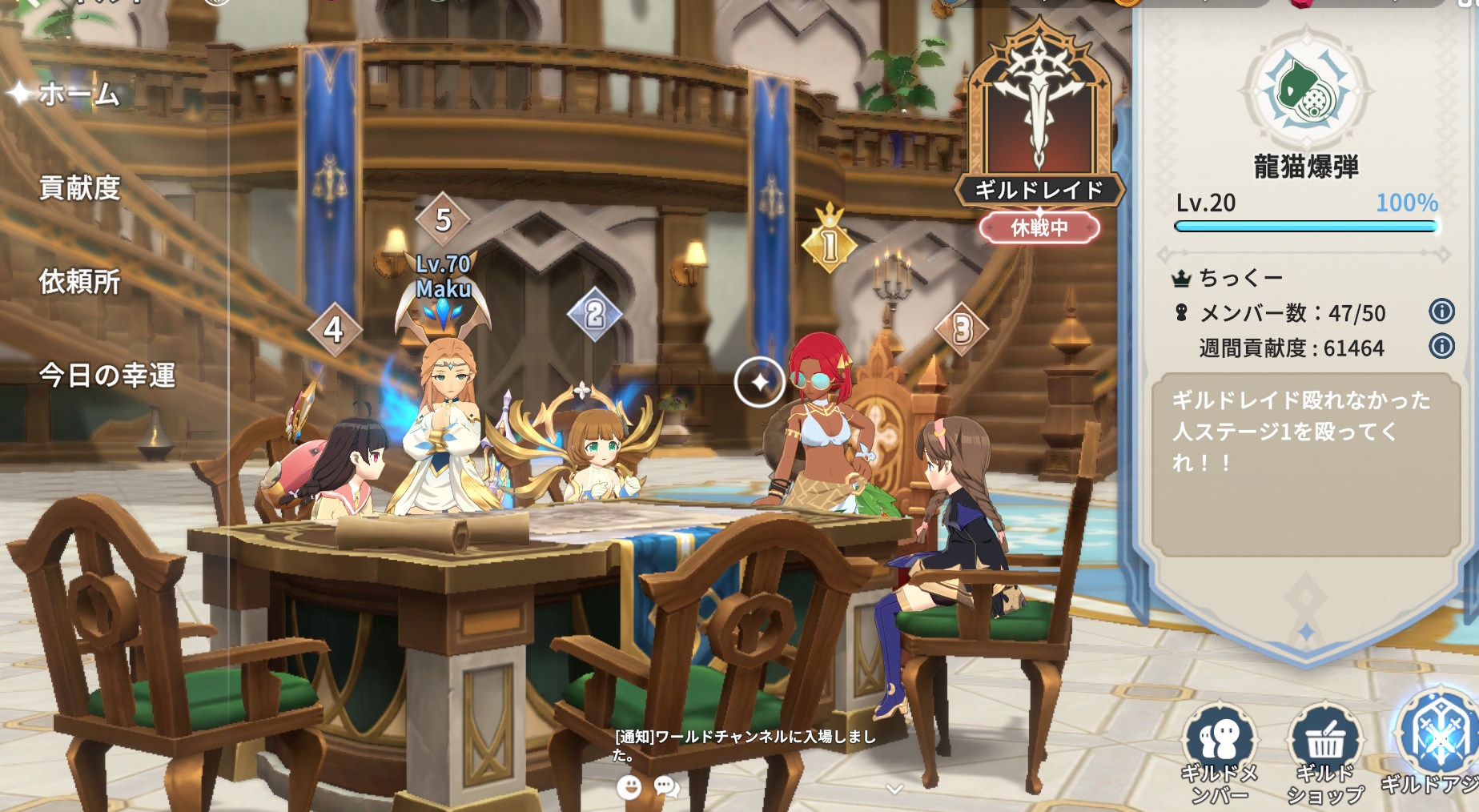Open the ギルドショップ guild shop

coord(1325,751)
